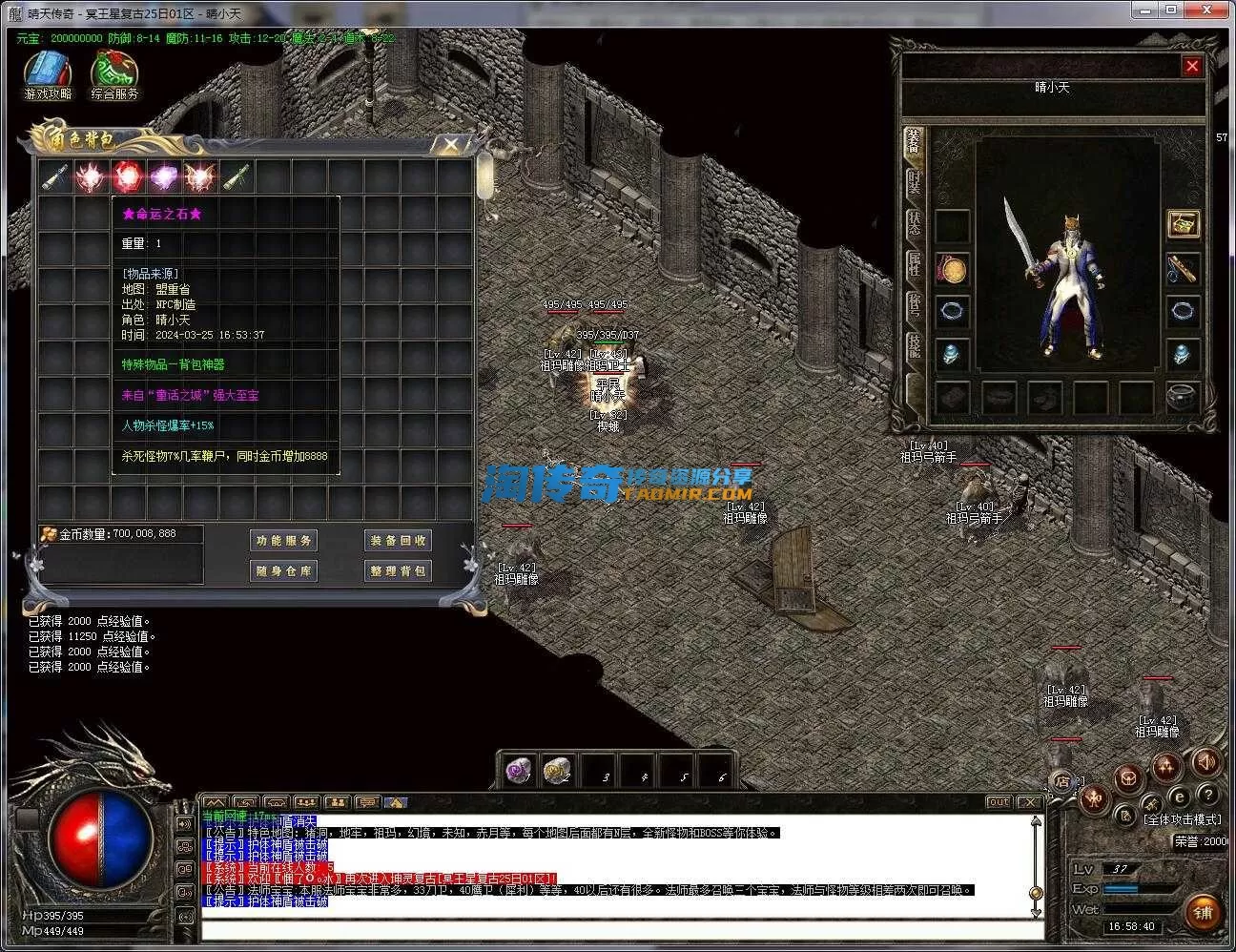Select the gold medallion necklace slot
The width and height of the screenshot is (1236, 952).
[x=952, y=270]
